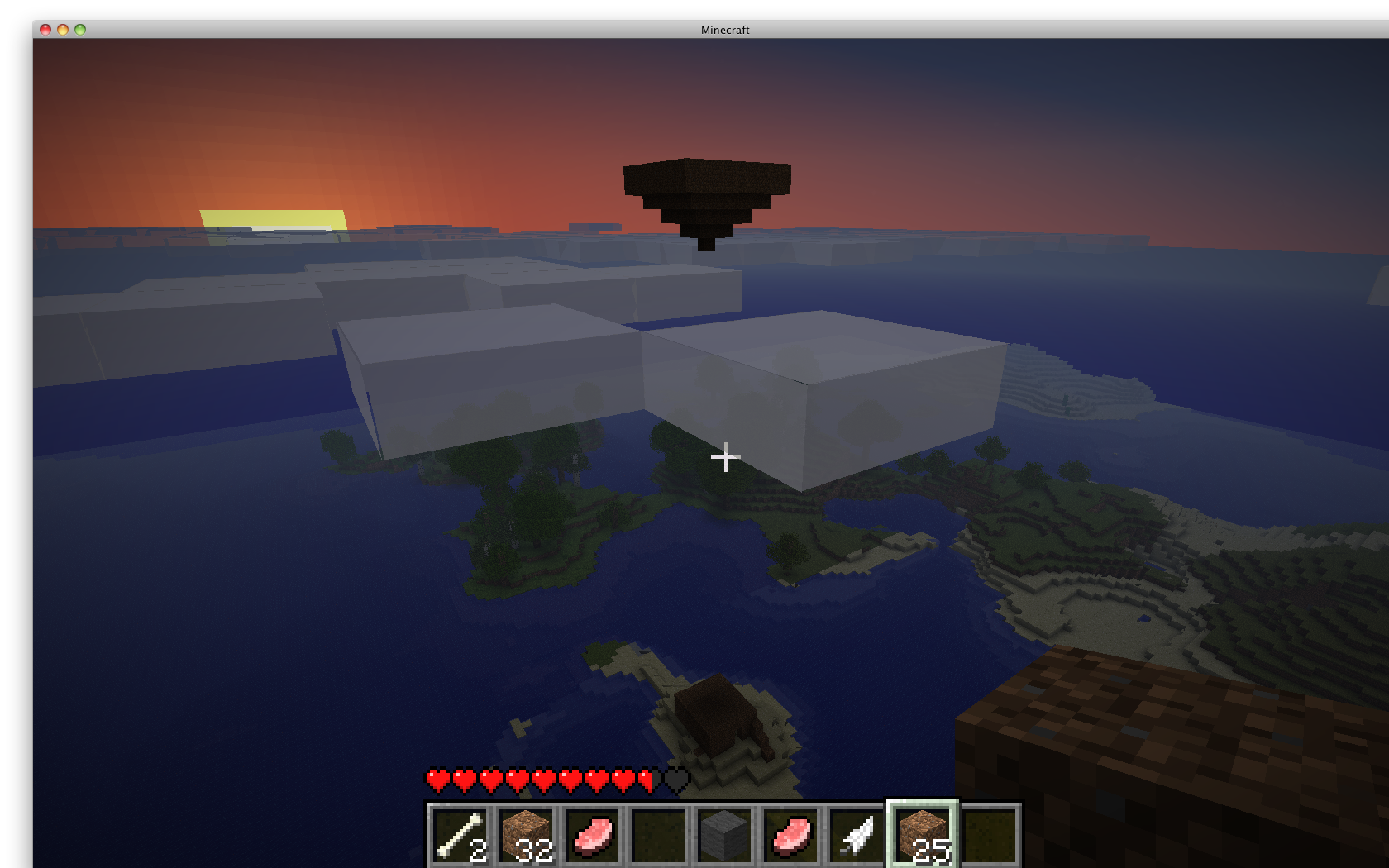This screenshot has height=868, width=1389.
Task: Pick the feather hotbar slot
Action: click(857, 835)
